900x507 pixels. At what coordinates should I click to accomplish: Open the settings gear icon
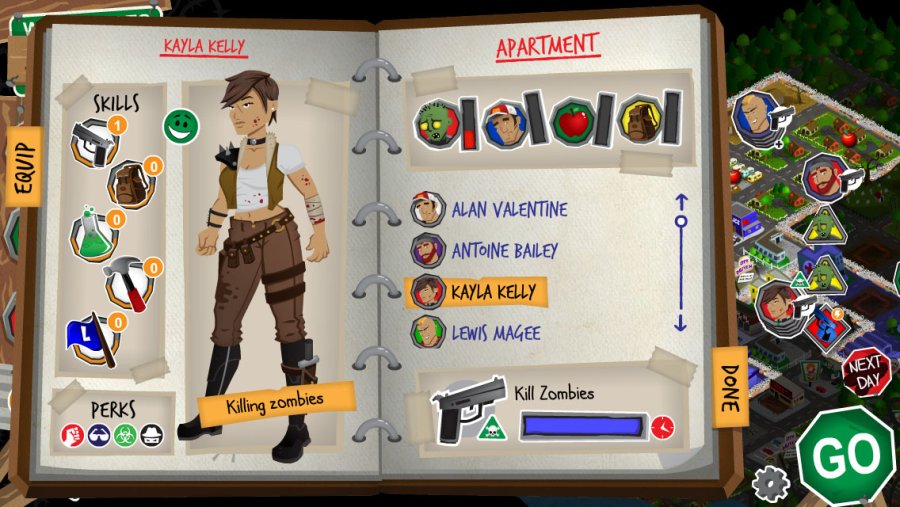pos(770,484)
